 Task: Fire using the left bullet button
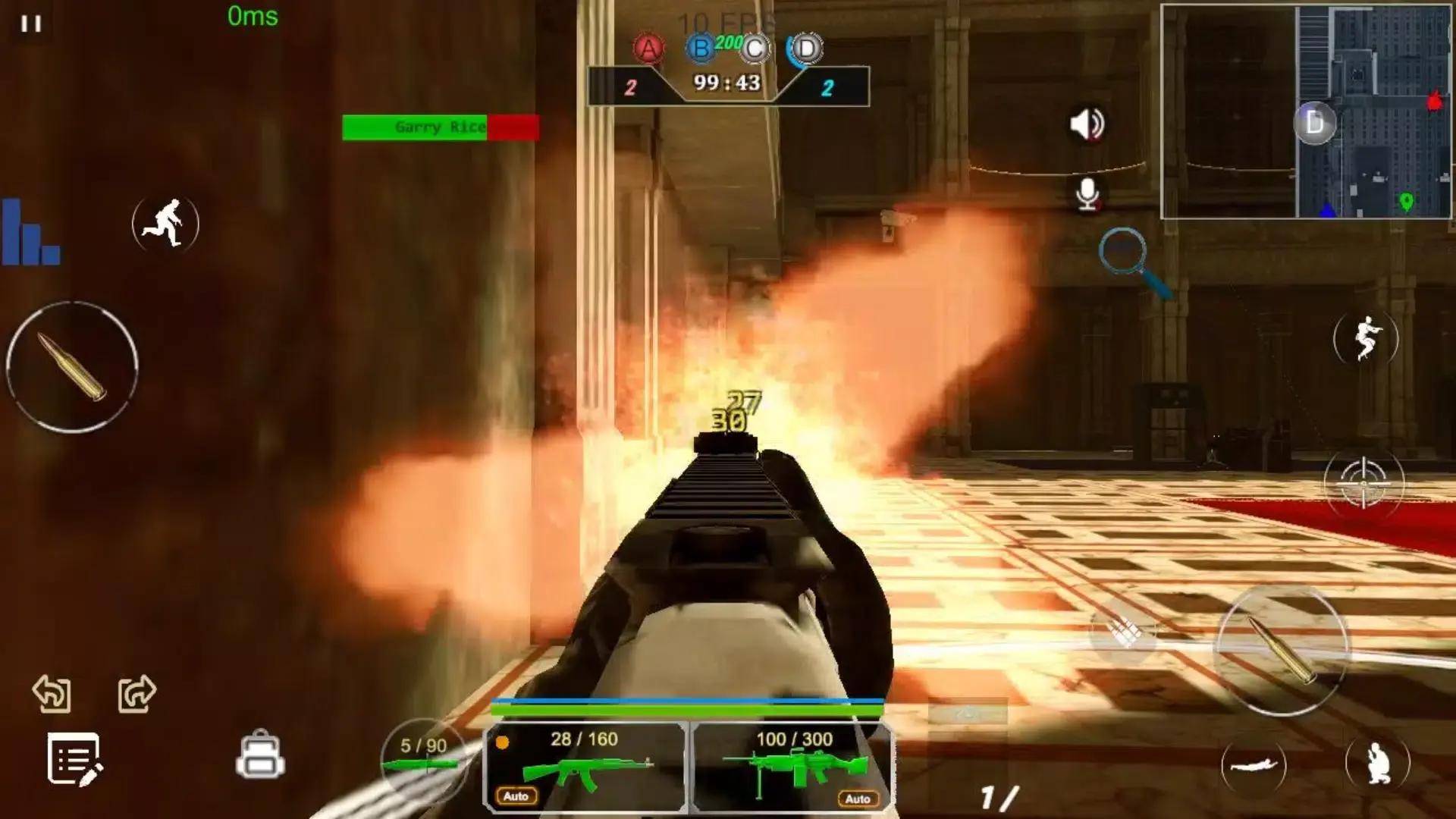tap(72, 367)
